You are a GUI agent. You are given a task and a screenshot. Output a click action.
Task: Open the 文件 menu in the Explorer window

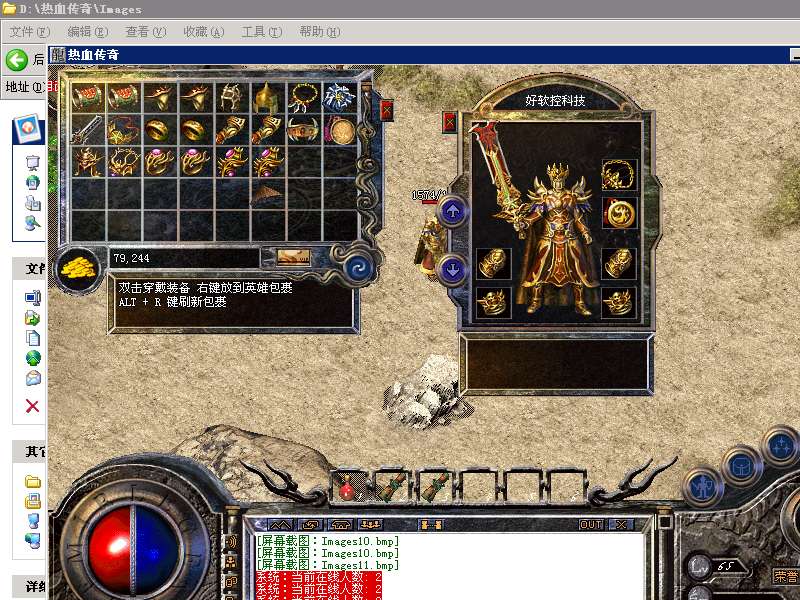[29, 32]
